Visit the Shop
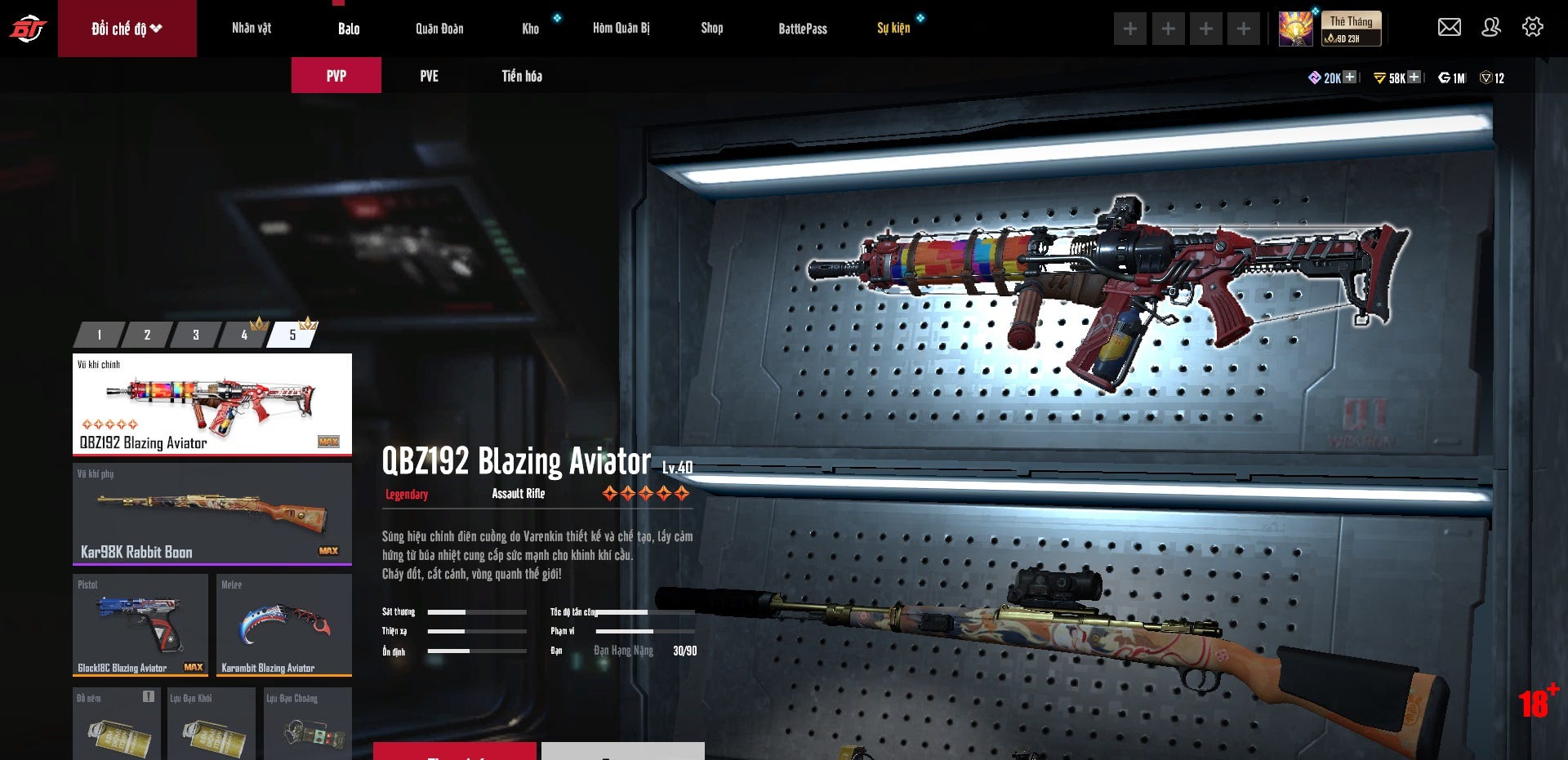The image size is (1568, 760). 711,29
